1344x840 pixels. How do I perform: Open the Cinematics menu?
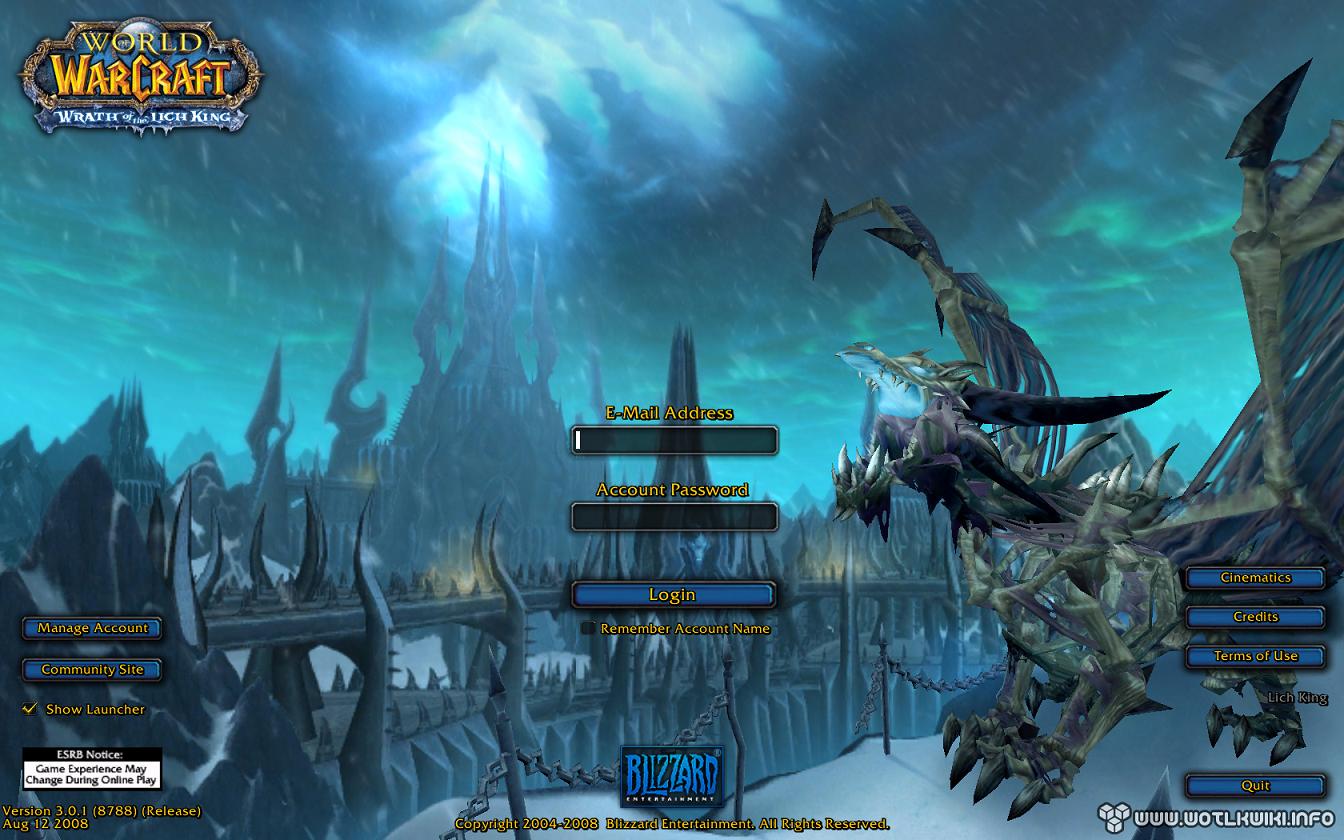pos(1255,578)
